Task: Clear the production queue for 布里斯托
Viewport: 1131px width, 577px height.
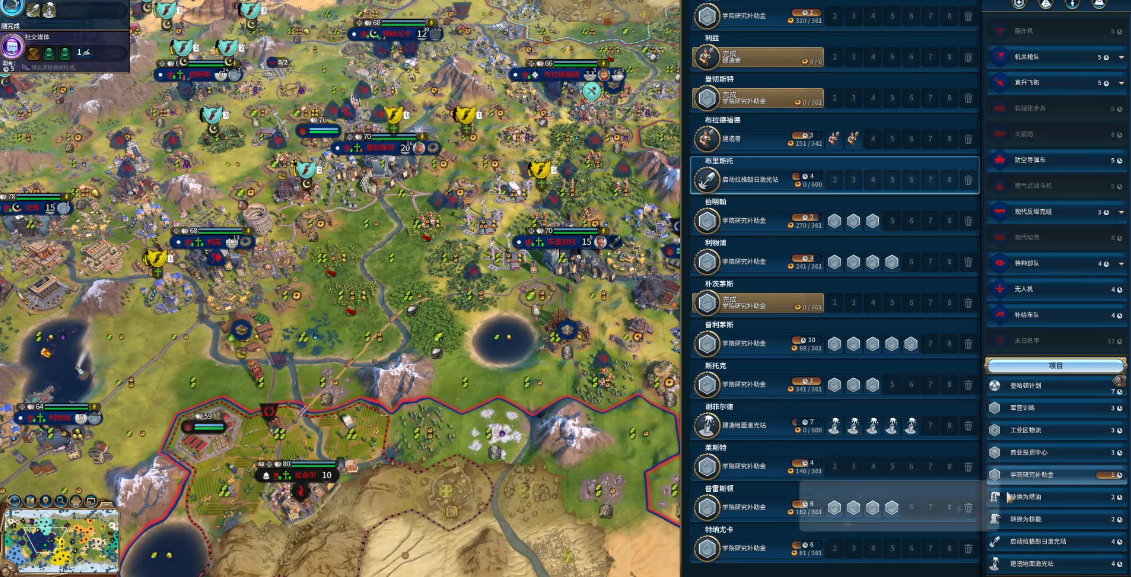Action: coord(968,180)
